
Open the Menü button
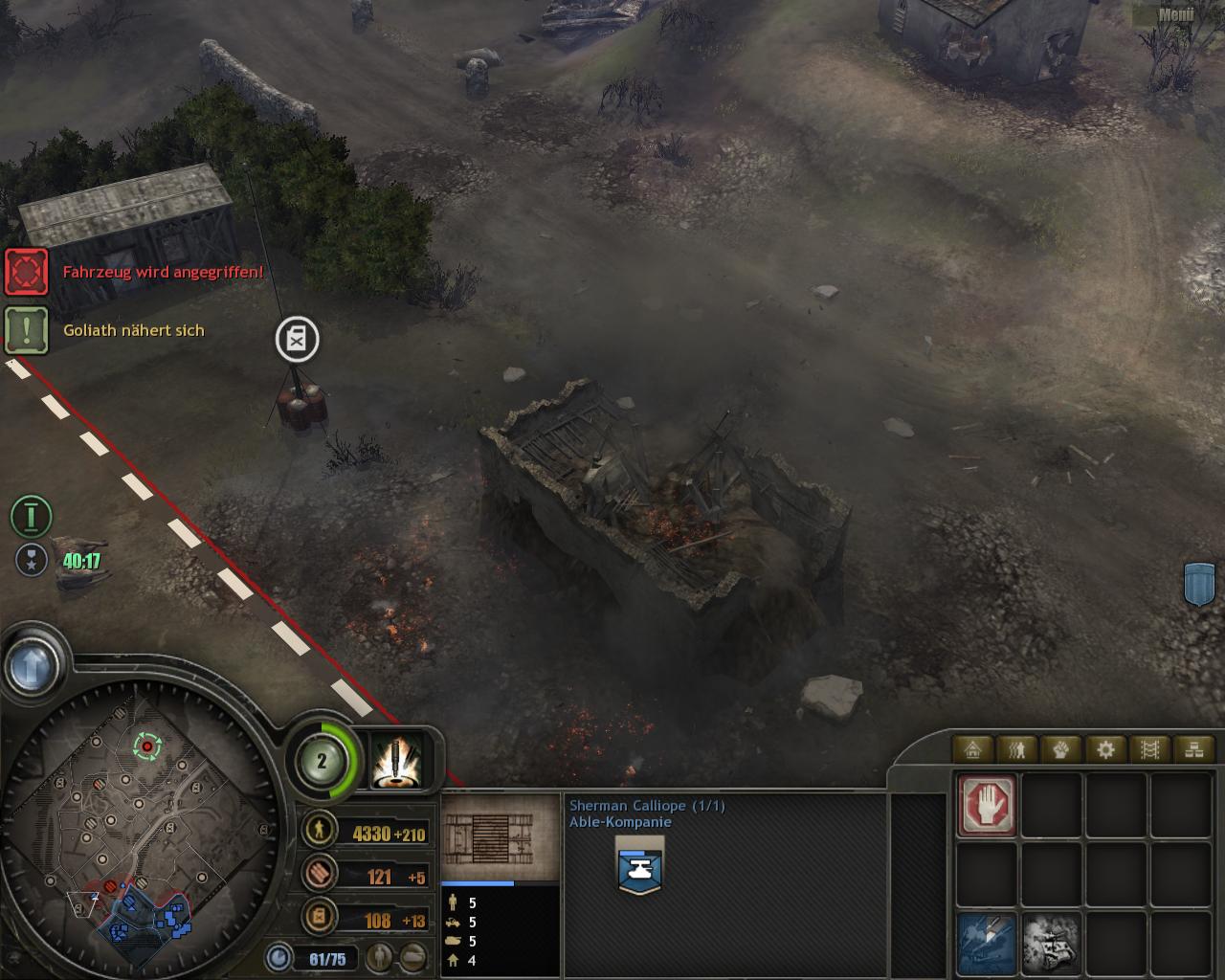[x=1175, y=14]
